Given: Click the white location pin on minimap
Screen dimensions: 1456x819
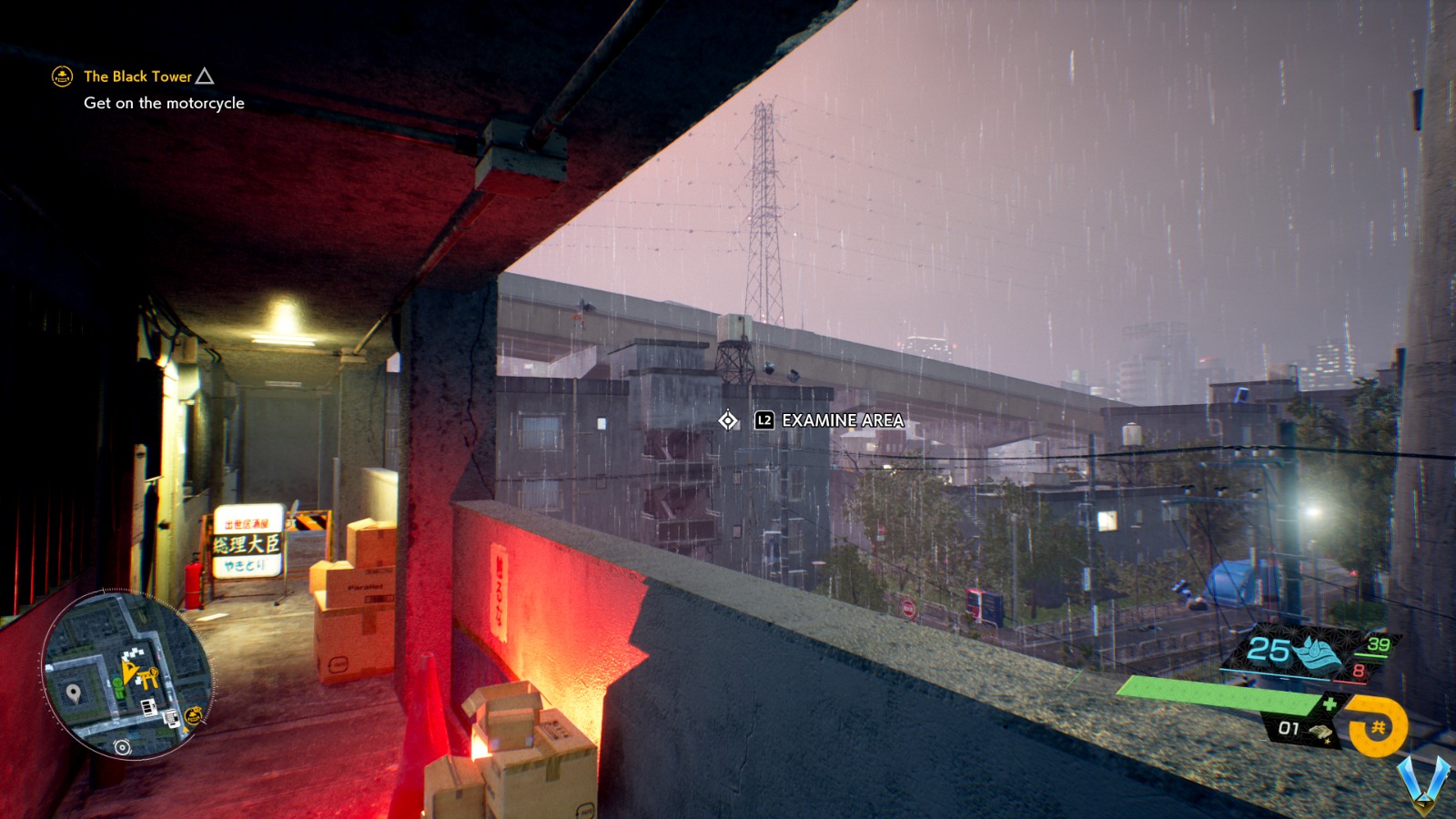Looking at the screenshot, I should coord(73,690).
